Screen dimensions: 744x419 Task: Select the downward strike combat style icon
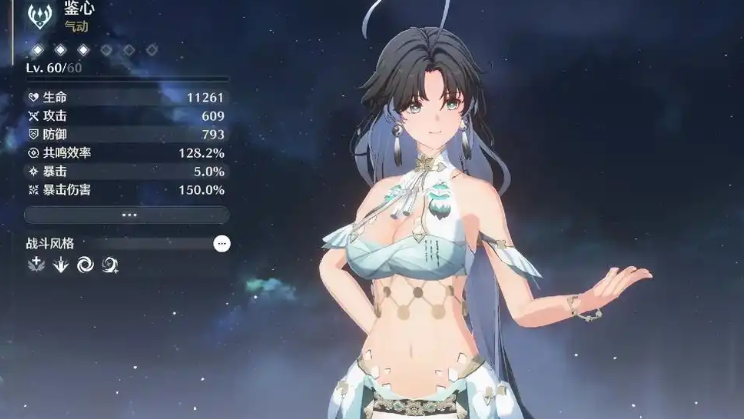60,264
